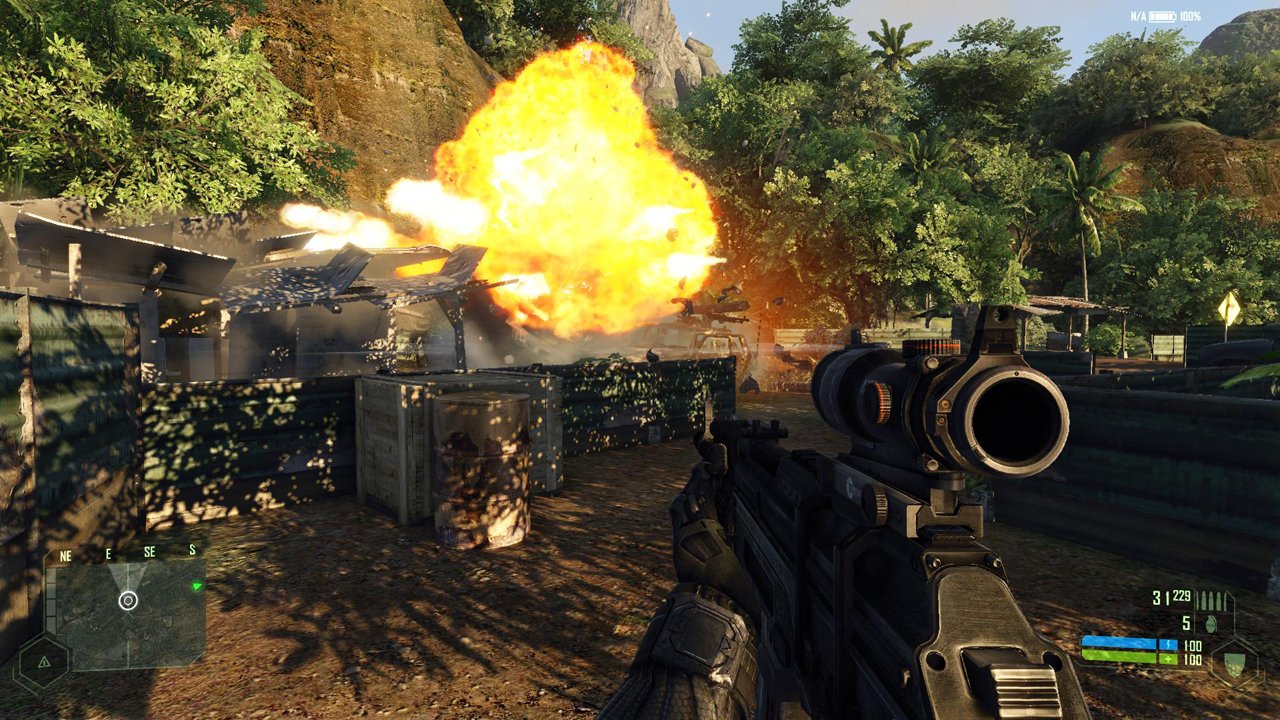This screenshot has width=1280, height=720.
Task: Toggle the N/A status indicator at top right
Action: 1138,16
